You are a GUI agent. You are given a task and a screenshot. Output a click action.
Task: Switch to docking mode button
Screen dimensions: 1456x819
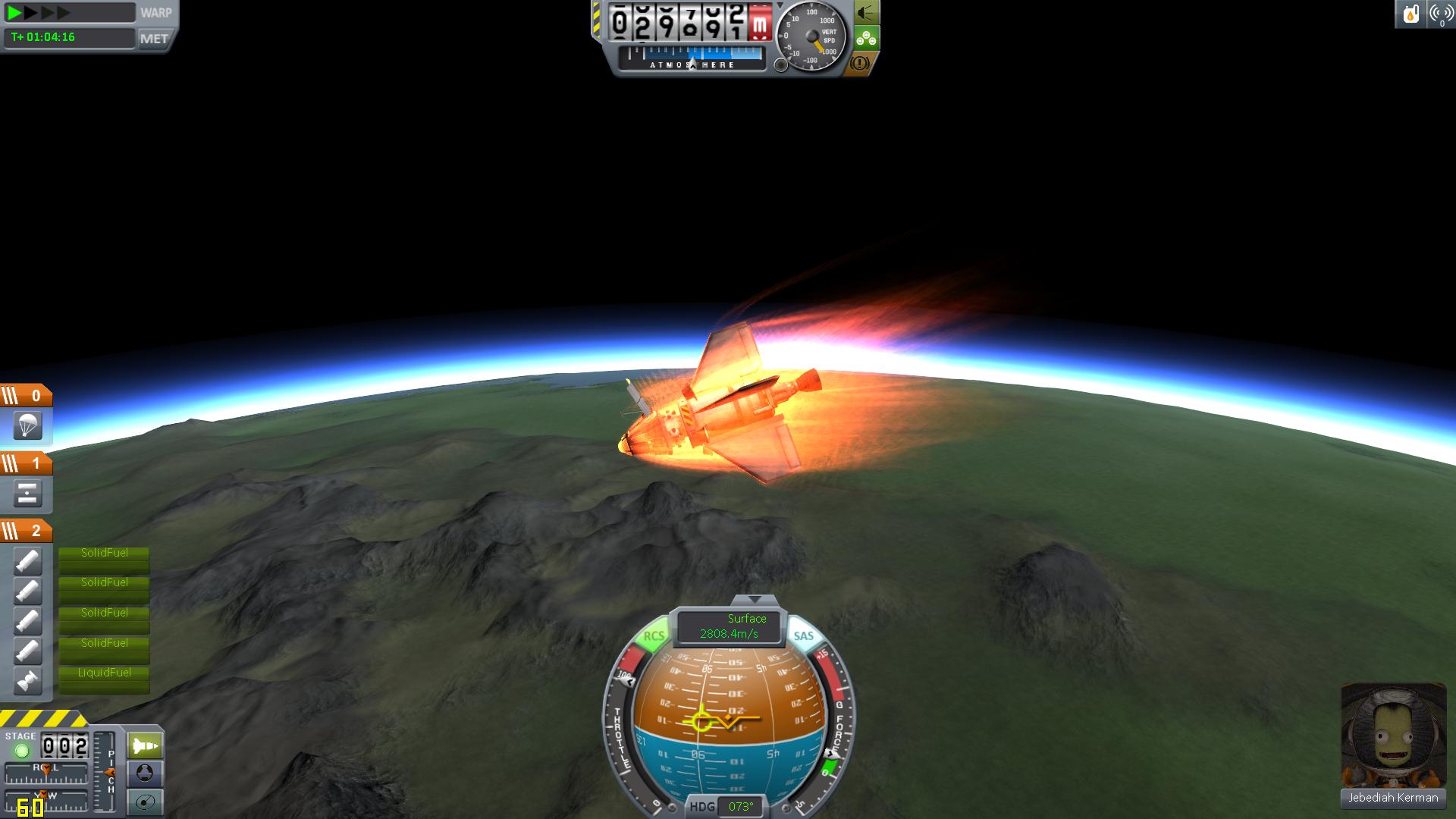[145, 773]
